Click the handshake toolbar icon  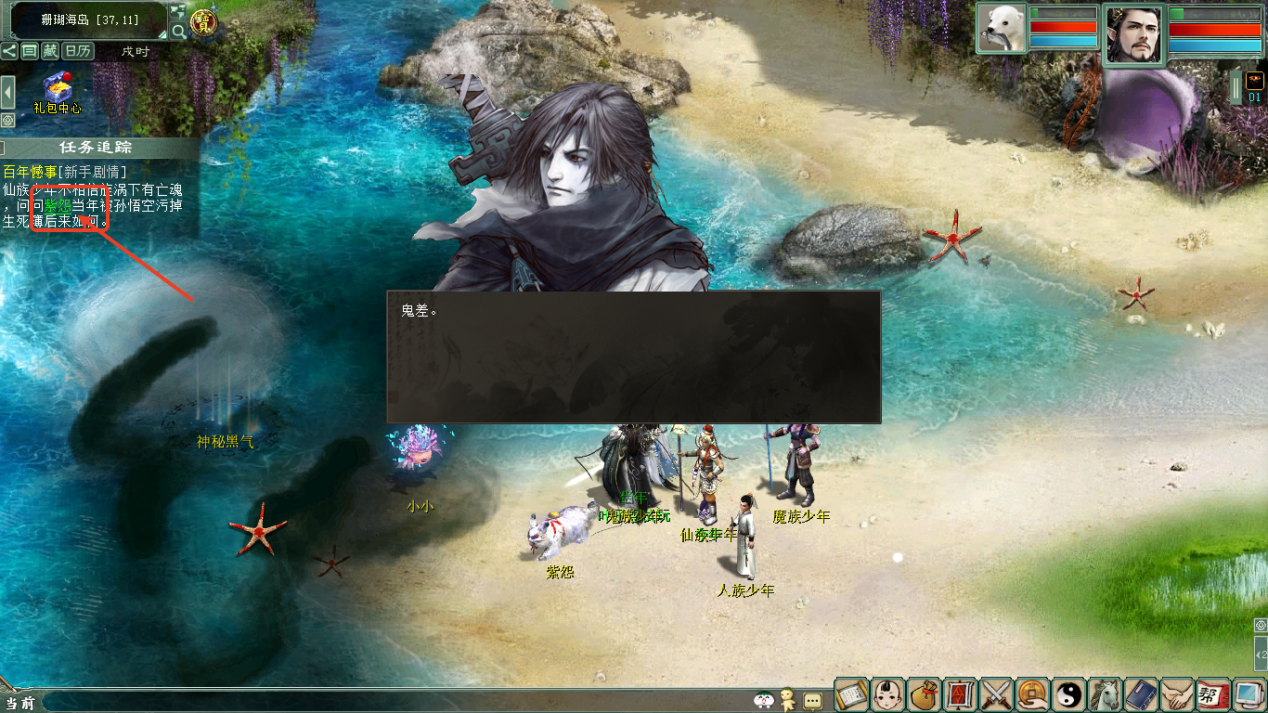[x=1177, y=693]
